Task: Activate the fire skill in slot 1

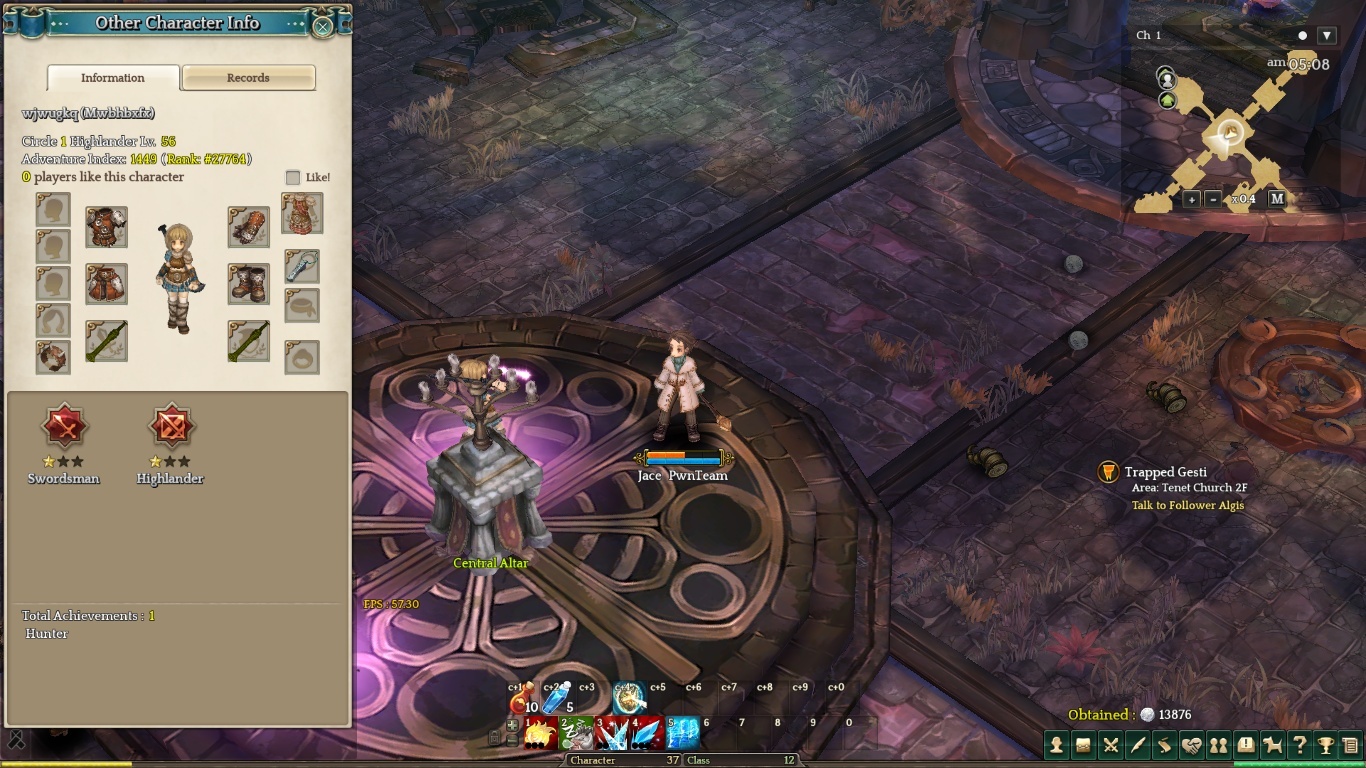Action: [541, 735]
